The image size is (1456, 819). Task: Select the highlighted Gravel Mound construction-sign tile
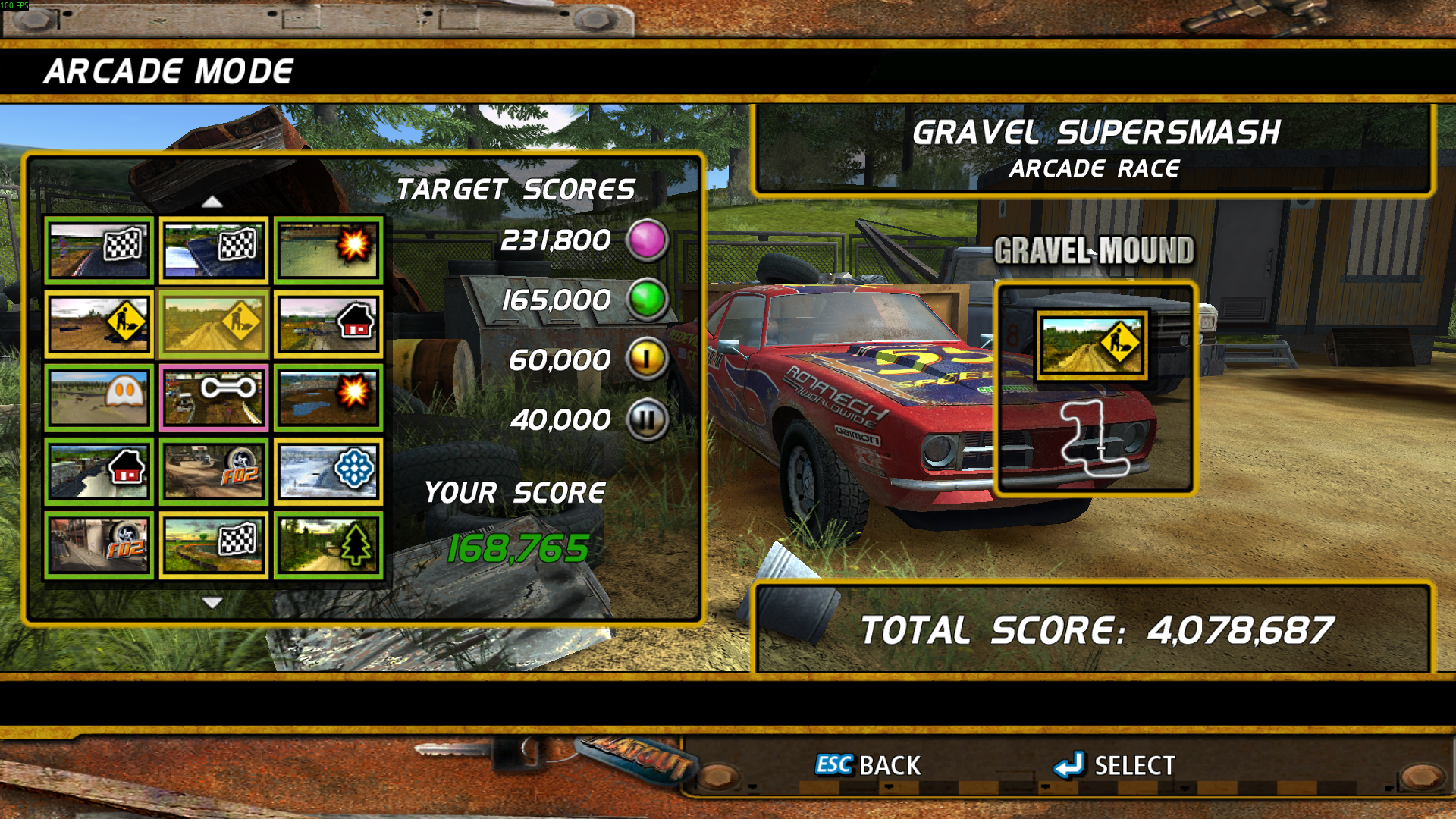[214, 324]
